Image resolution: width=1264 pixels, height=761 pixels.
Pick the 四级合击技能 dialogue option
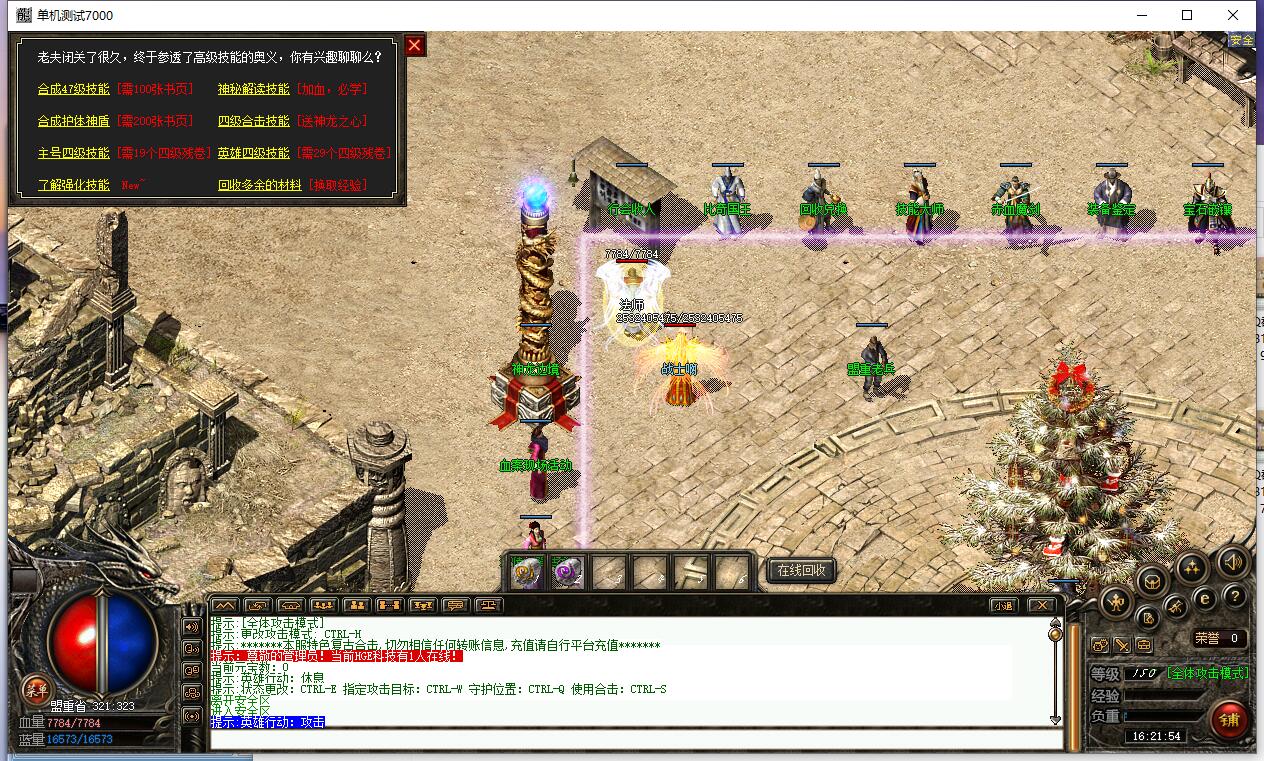pos(254,121)
